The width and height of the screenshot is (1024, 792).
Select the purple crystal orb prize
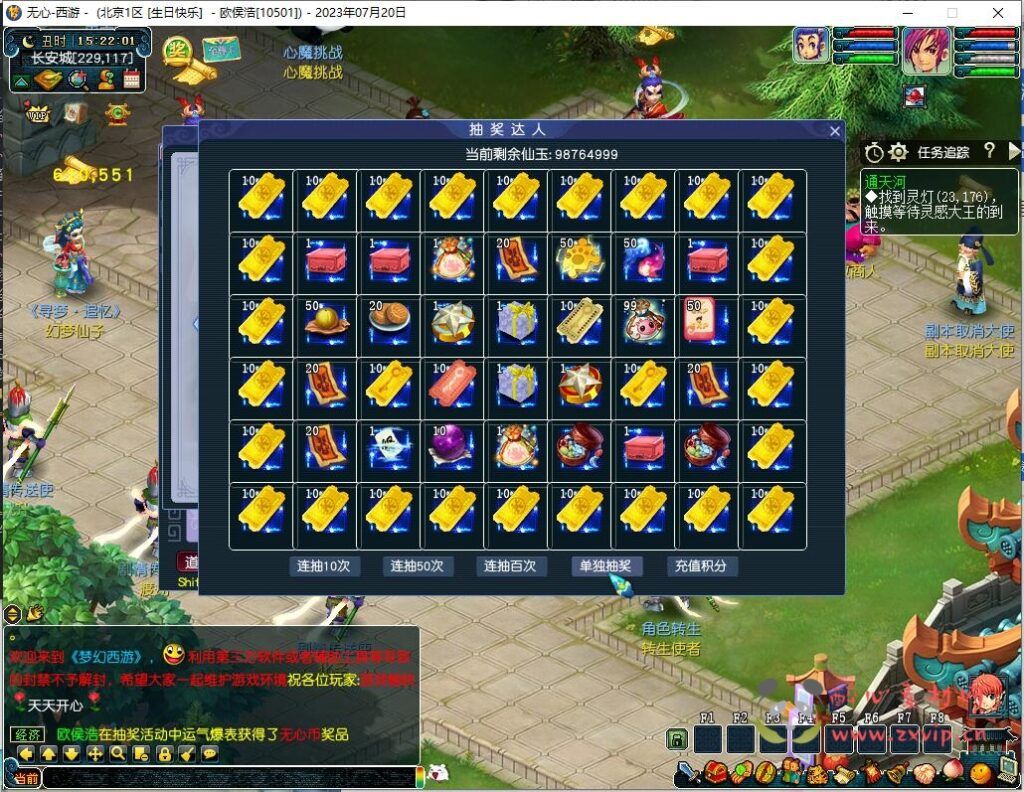(453, 449)
